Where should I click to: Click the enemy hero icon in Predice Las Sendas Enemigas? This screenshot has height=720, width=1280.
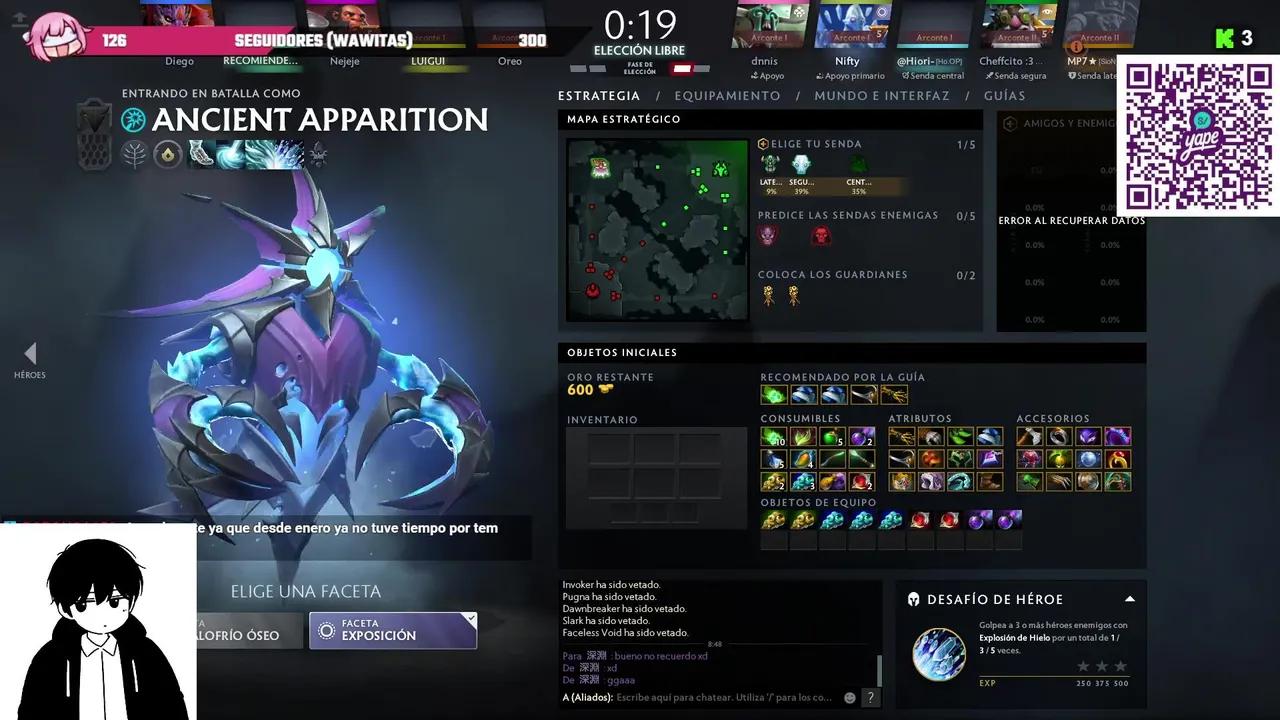coord(767,235)
